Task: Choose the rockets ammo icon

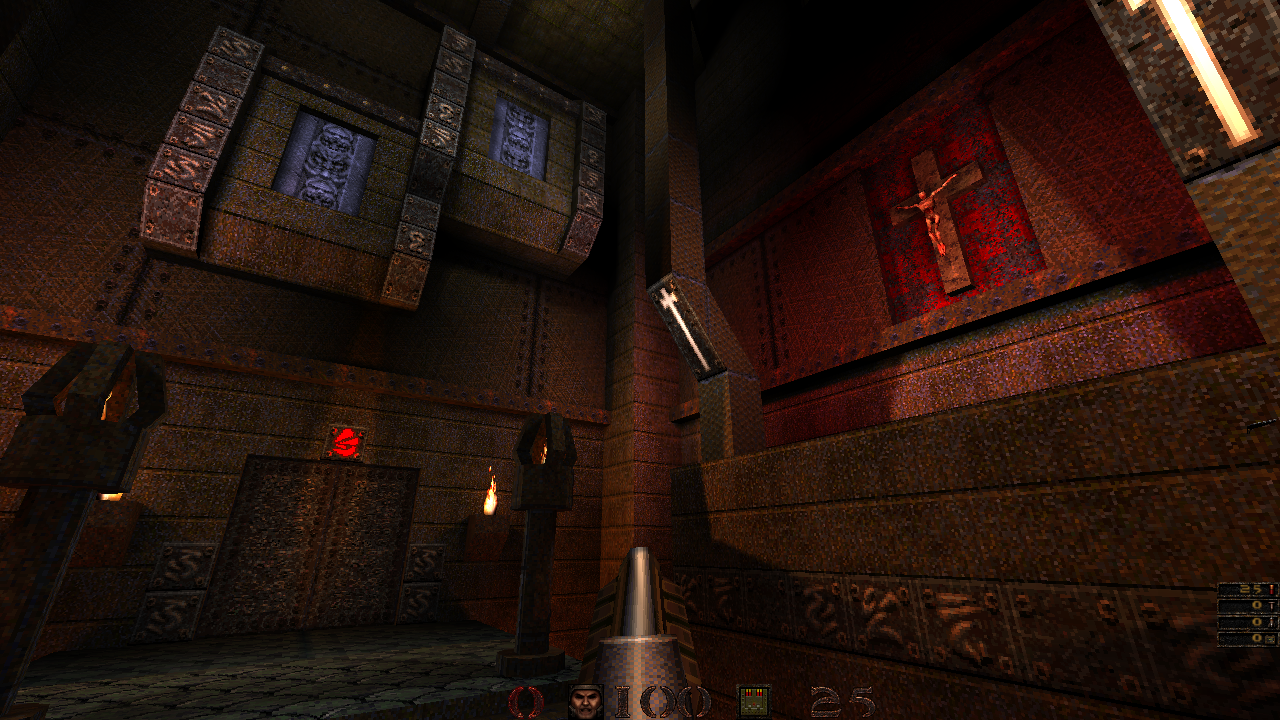Action: [1272, 623]
